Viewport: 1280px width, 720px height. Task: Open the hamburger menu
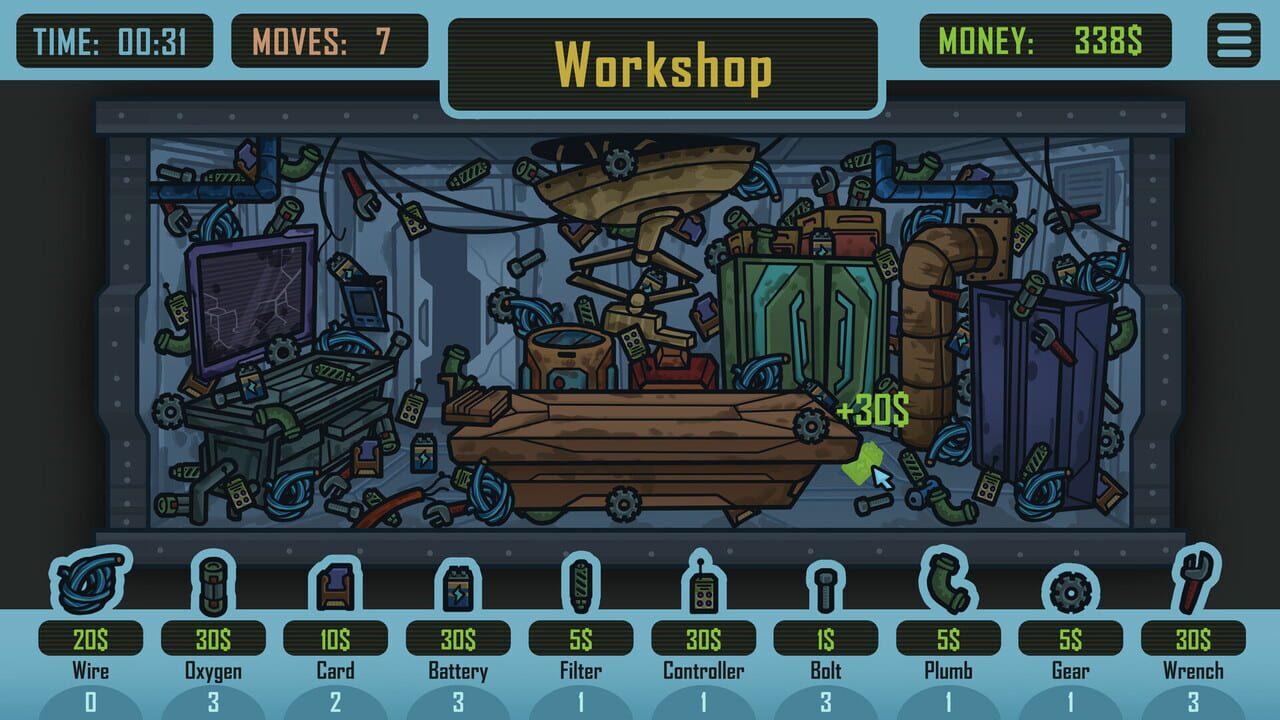[x=1232, y=38]
